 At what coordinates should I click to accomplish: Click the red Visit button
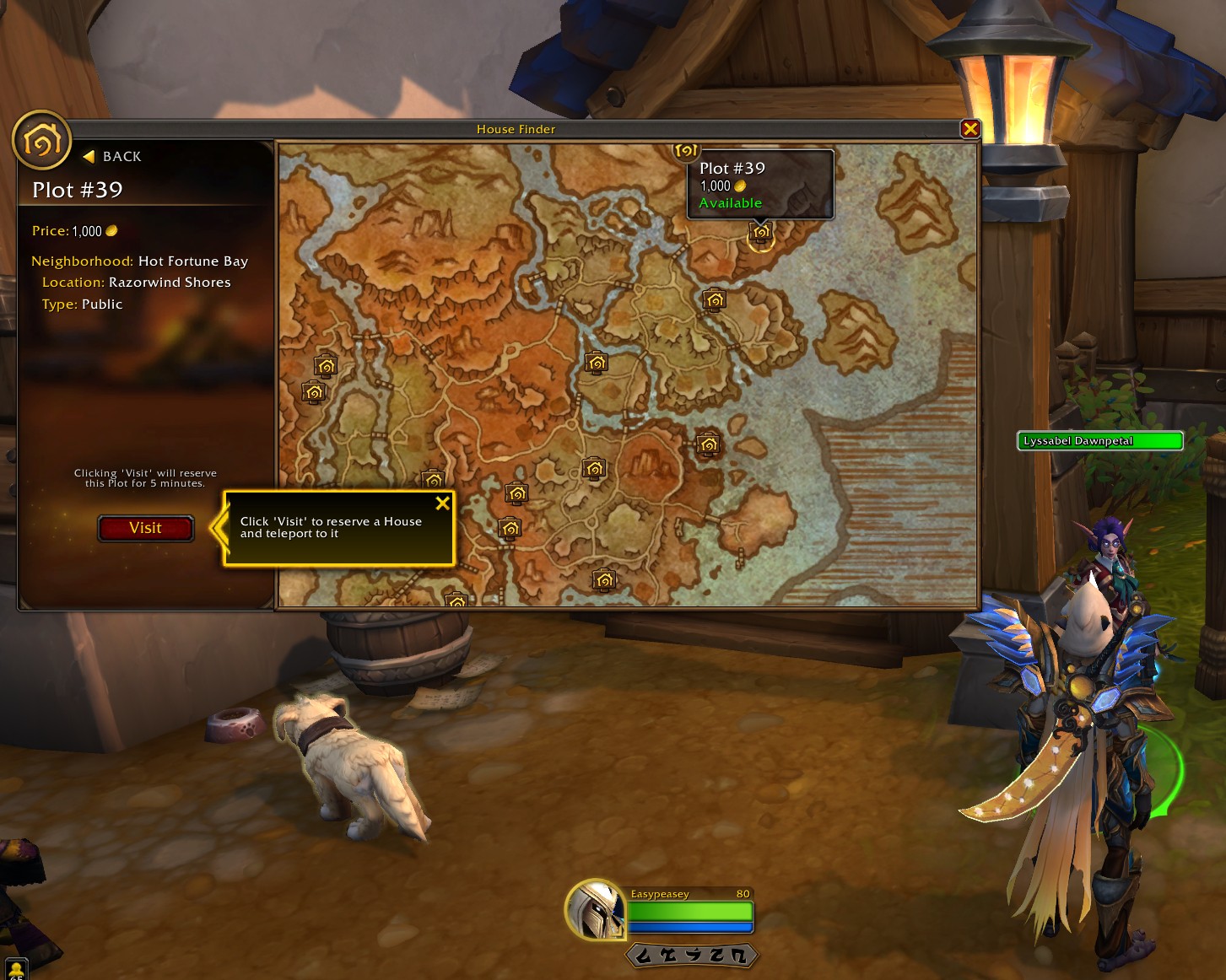(145, 528)
